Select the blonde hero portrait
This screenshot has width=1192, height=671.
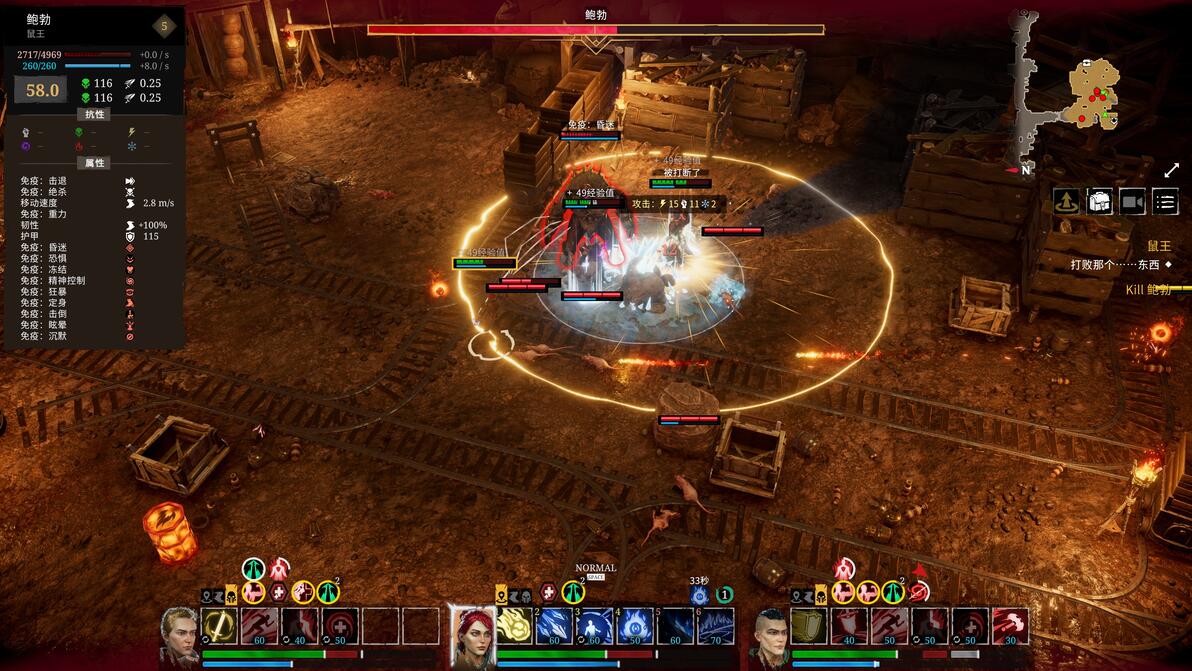[179, 635]
